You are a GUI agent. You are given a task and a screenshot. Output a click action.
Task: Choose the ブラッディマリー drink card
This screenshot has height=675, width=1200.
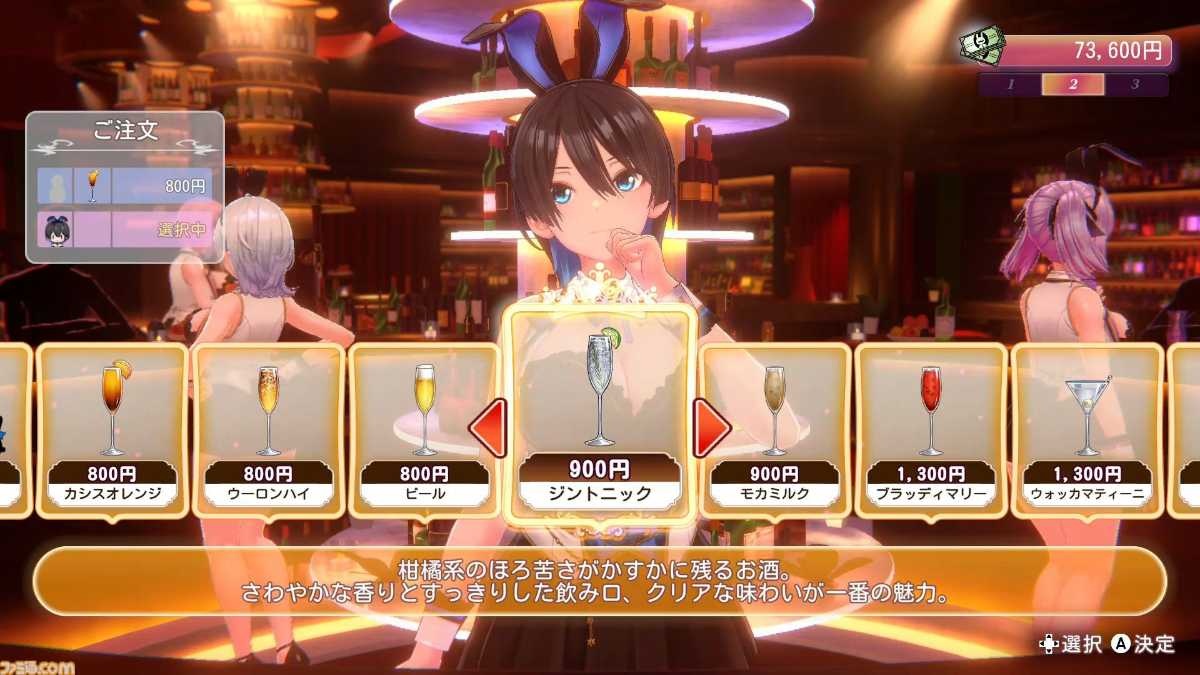(x=931, y=430)
